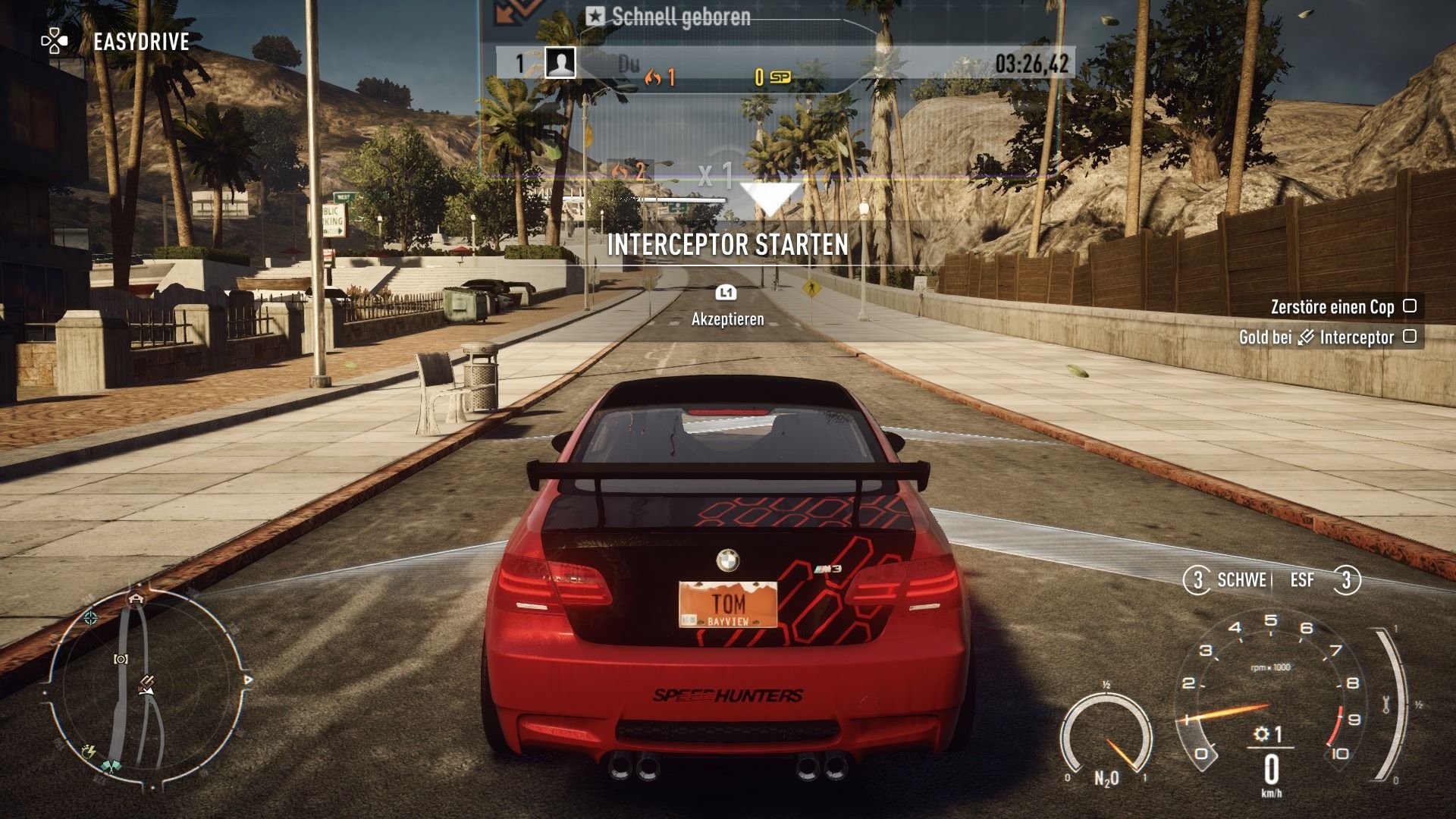Click the INTERCEPTOR STARTEN banner
Viewport: 1456px width, 819px height.
[x=727, y=245]
